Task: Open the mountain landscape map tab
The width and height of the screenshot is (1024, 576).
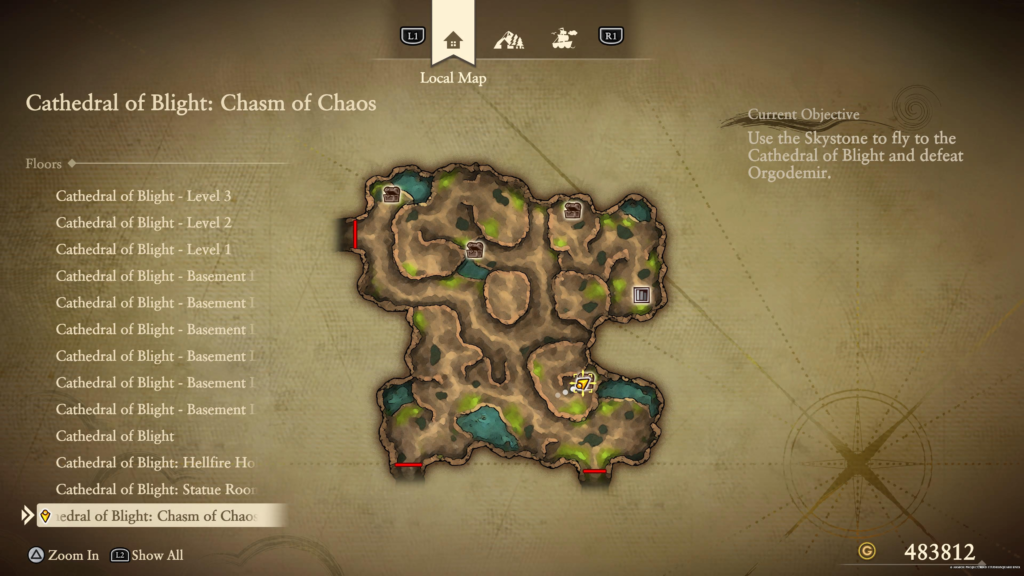Action: [x=508, y=40]
